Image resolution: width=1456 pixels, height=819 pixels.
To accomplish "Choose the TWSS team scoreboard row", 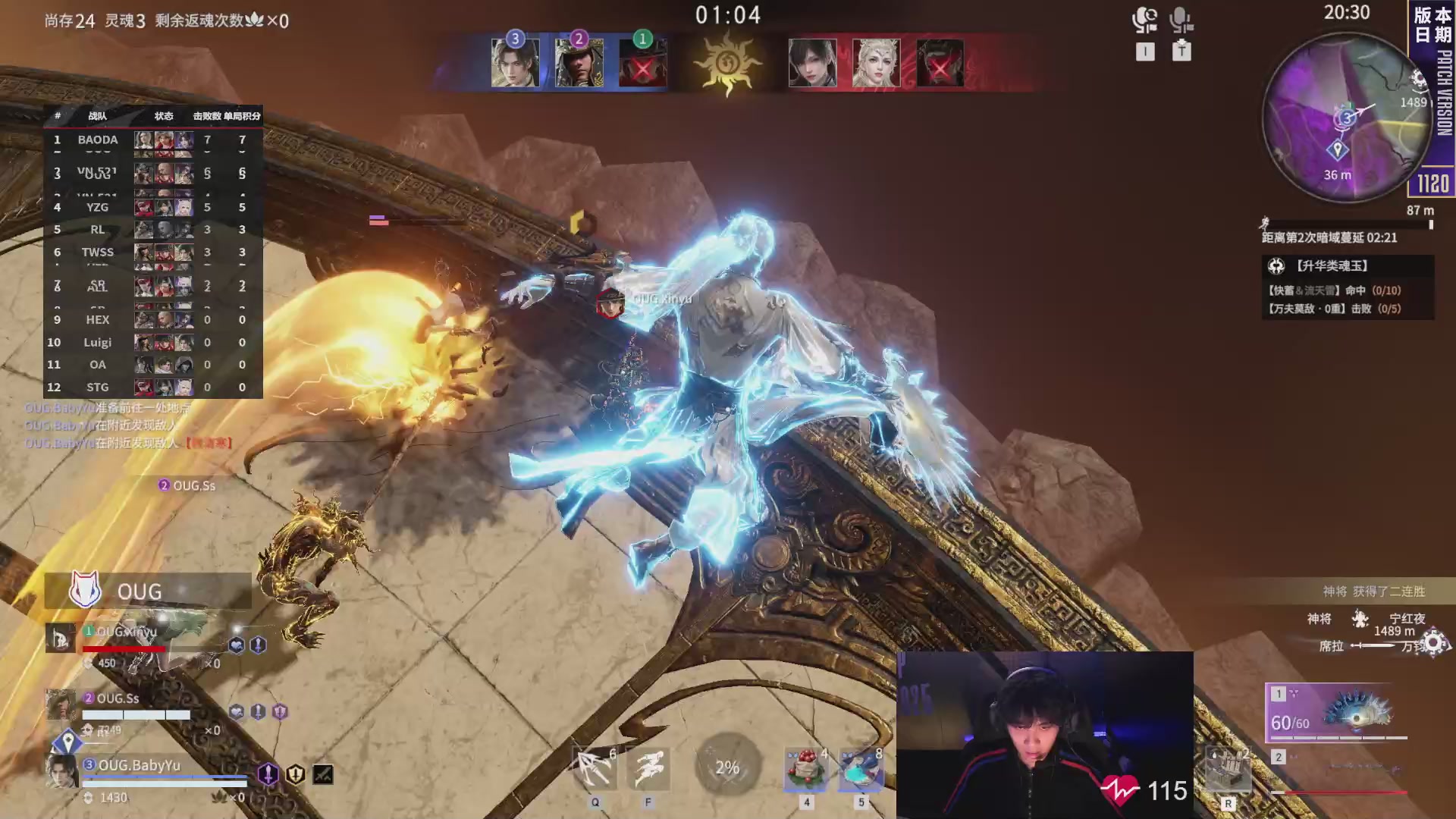I will coord(152,252).
